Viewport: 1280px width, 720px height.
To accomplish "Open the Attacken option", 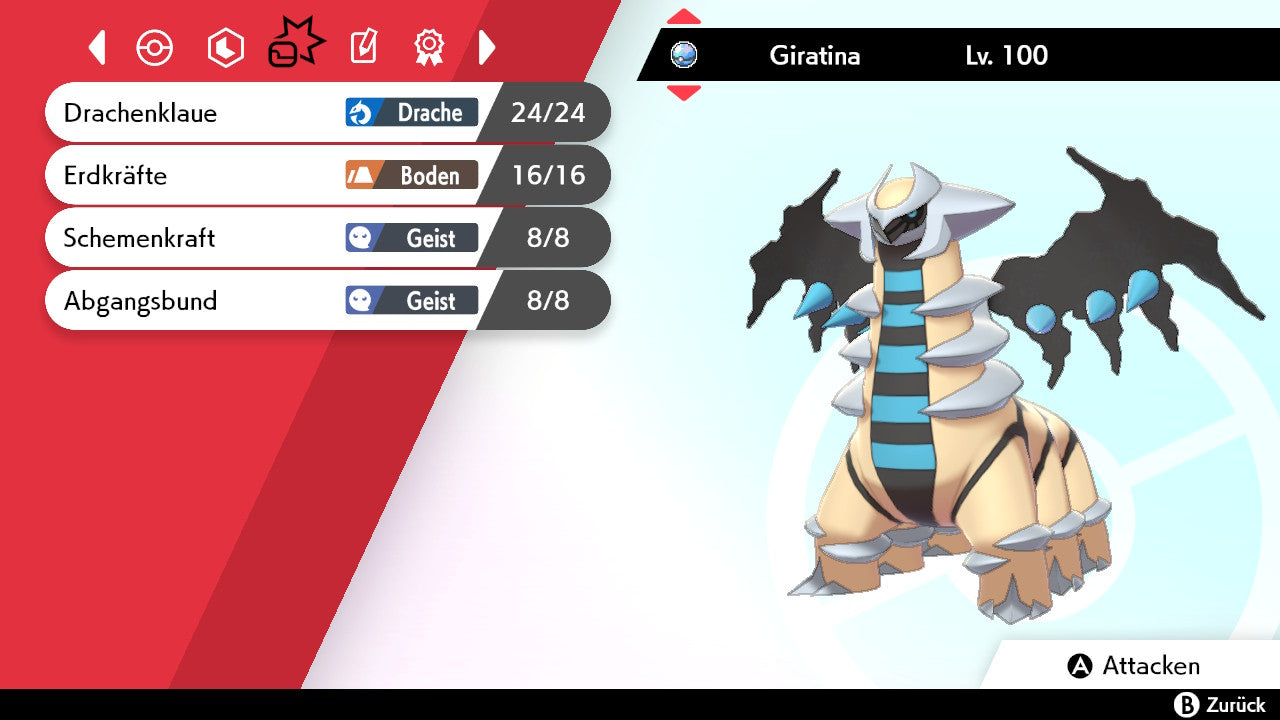I will 1135,666.
